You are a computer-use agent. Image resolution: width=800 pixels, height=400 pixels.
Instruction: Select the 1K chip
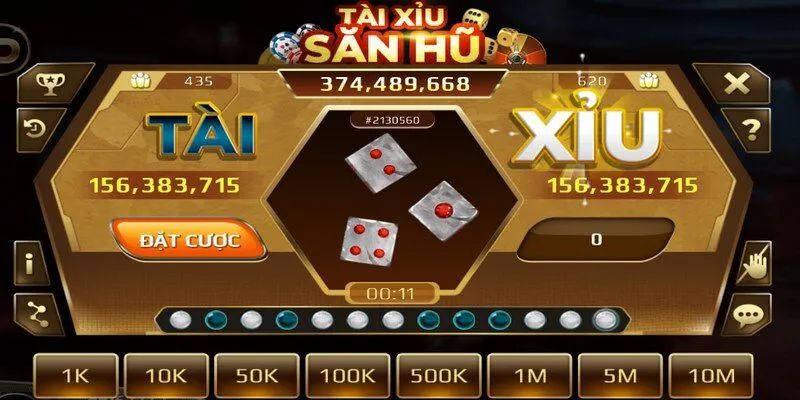point(76,376)
